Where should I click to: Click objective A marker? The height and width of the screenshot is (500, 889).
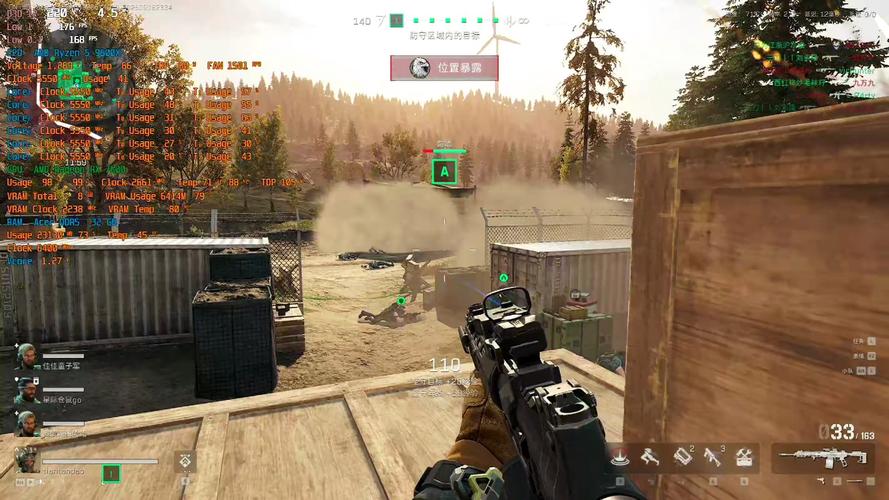point(445,172)
